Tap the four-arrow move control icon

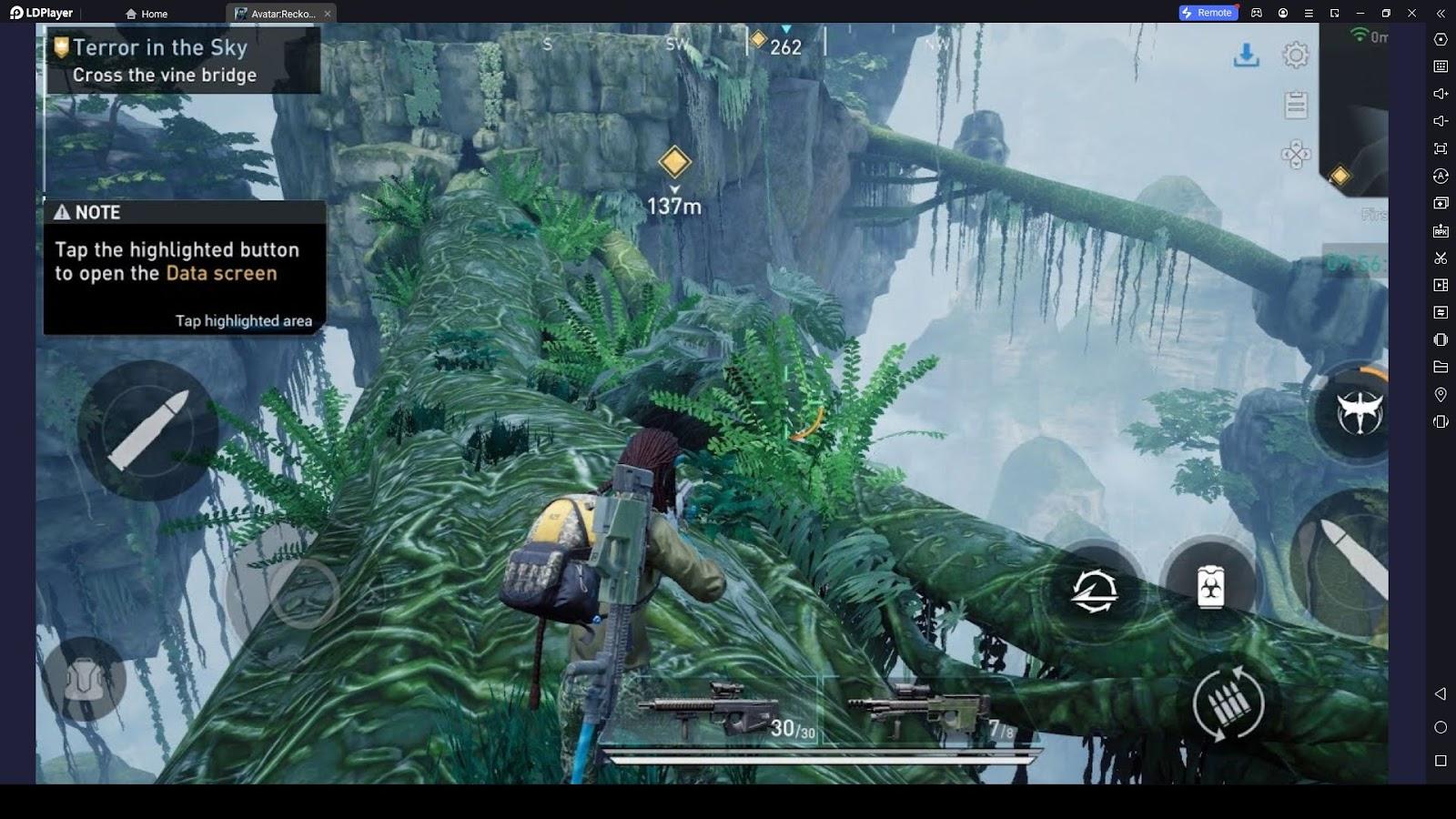[x=1296, y=154]
